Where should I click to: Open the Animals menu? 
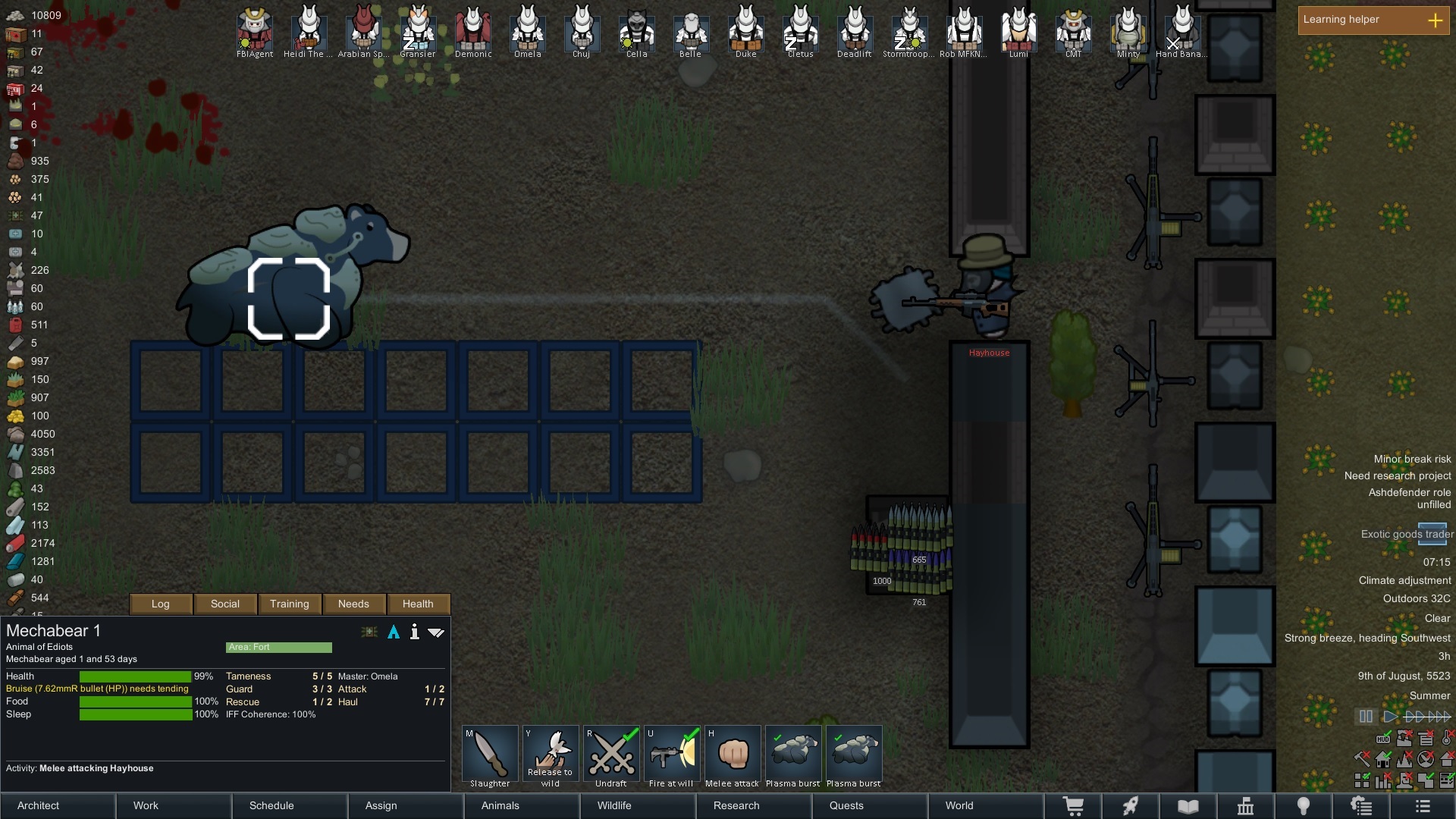pyautogui.click(x=500, y=805)
